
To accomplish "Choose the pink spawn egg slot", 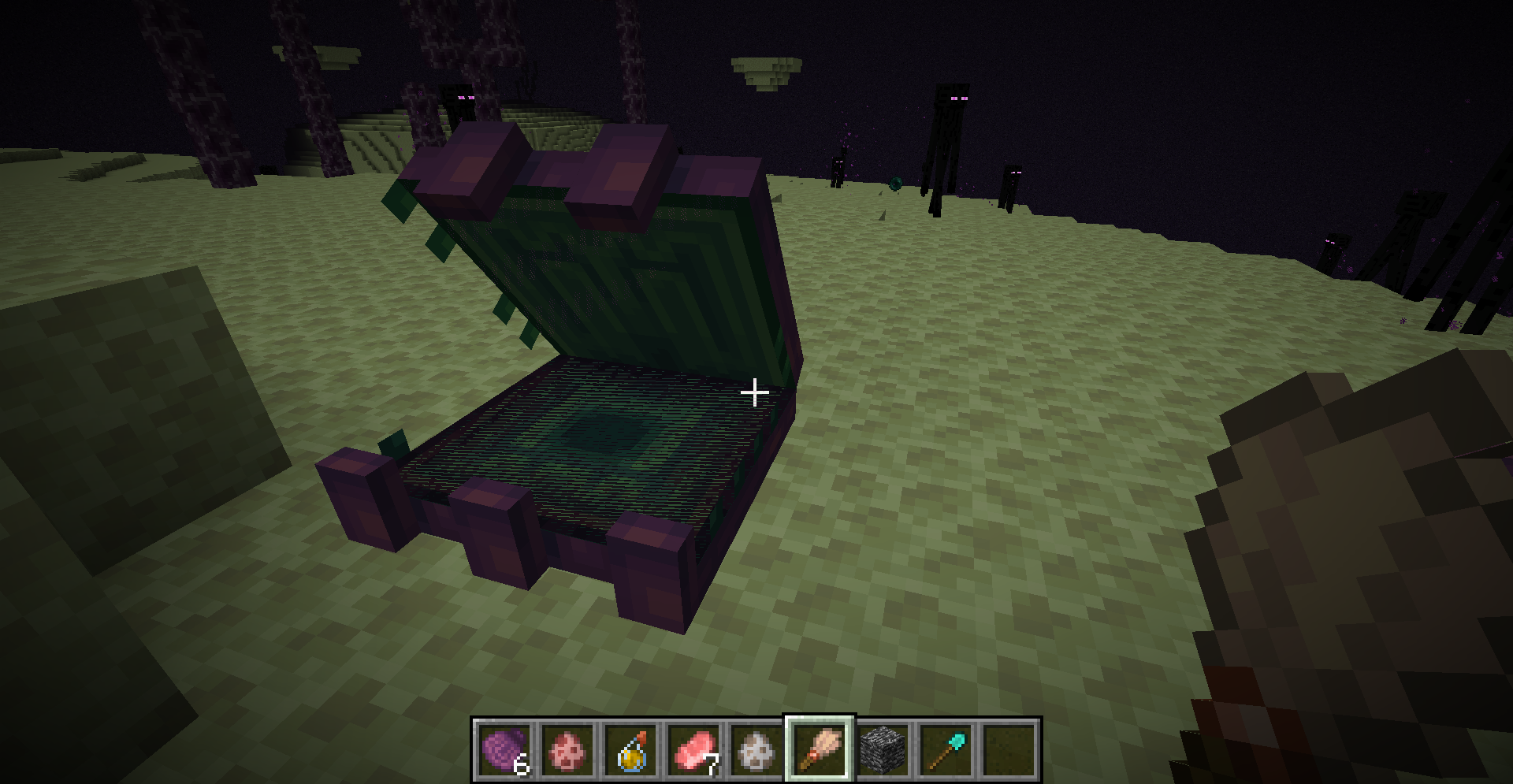I will click(567, 749).
